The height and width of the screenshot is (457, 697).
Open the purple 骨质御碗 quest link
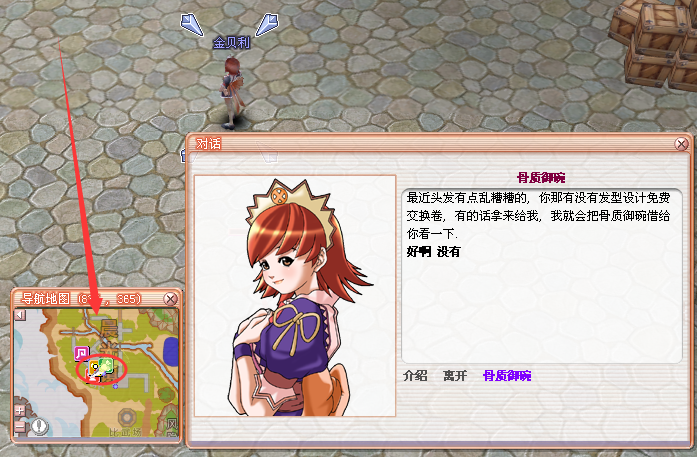pyautogui.click(x=507, y=376)
